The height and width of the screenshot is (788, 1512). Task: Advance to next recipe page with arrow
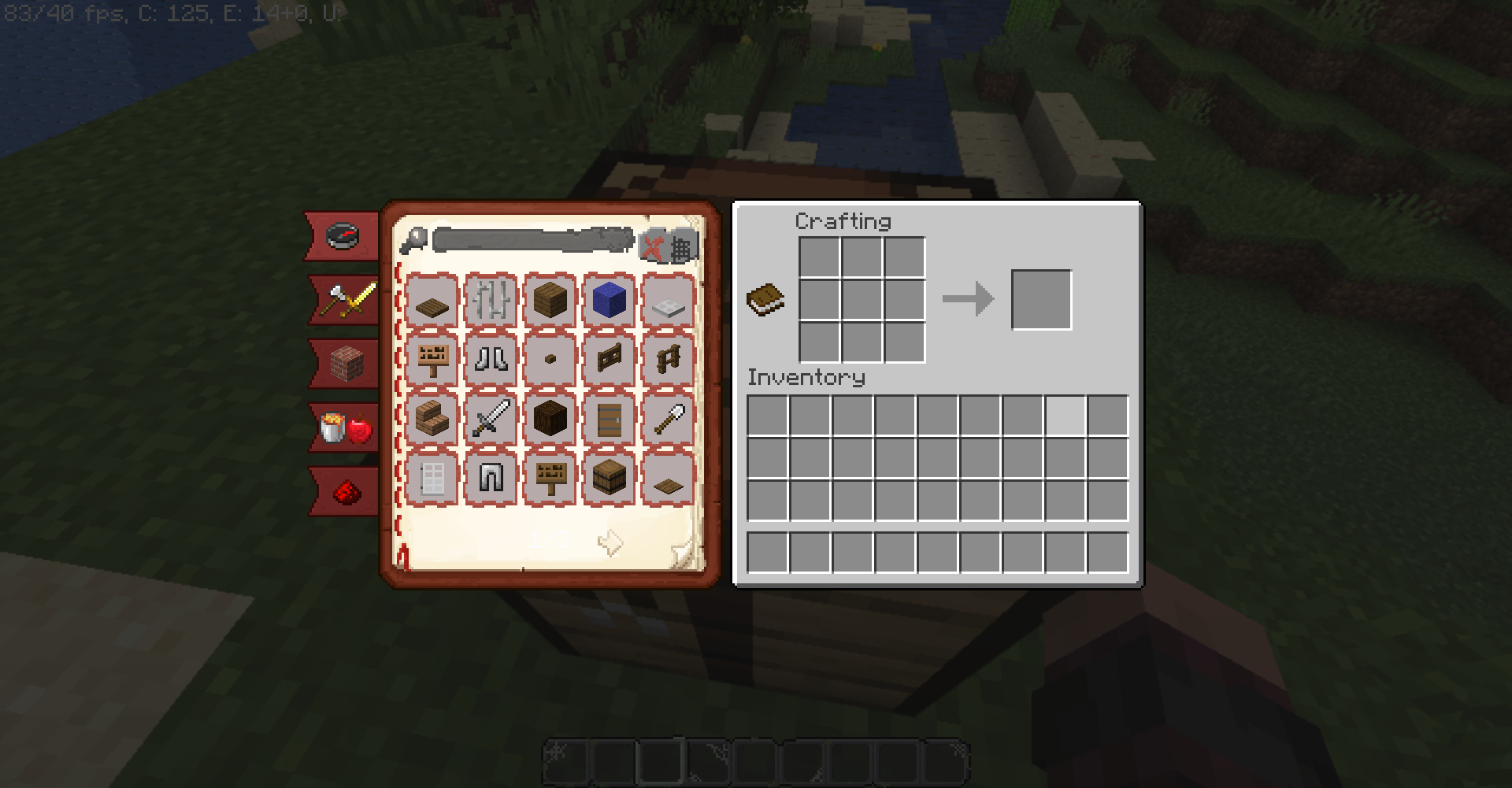pos(611,542)
